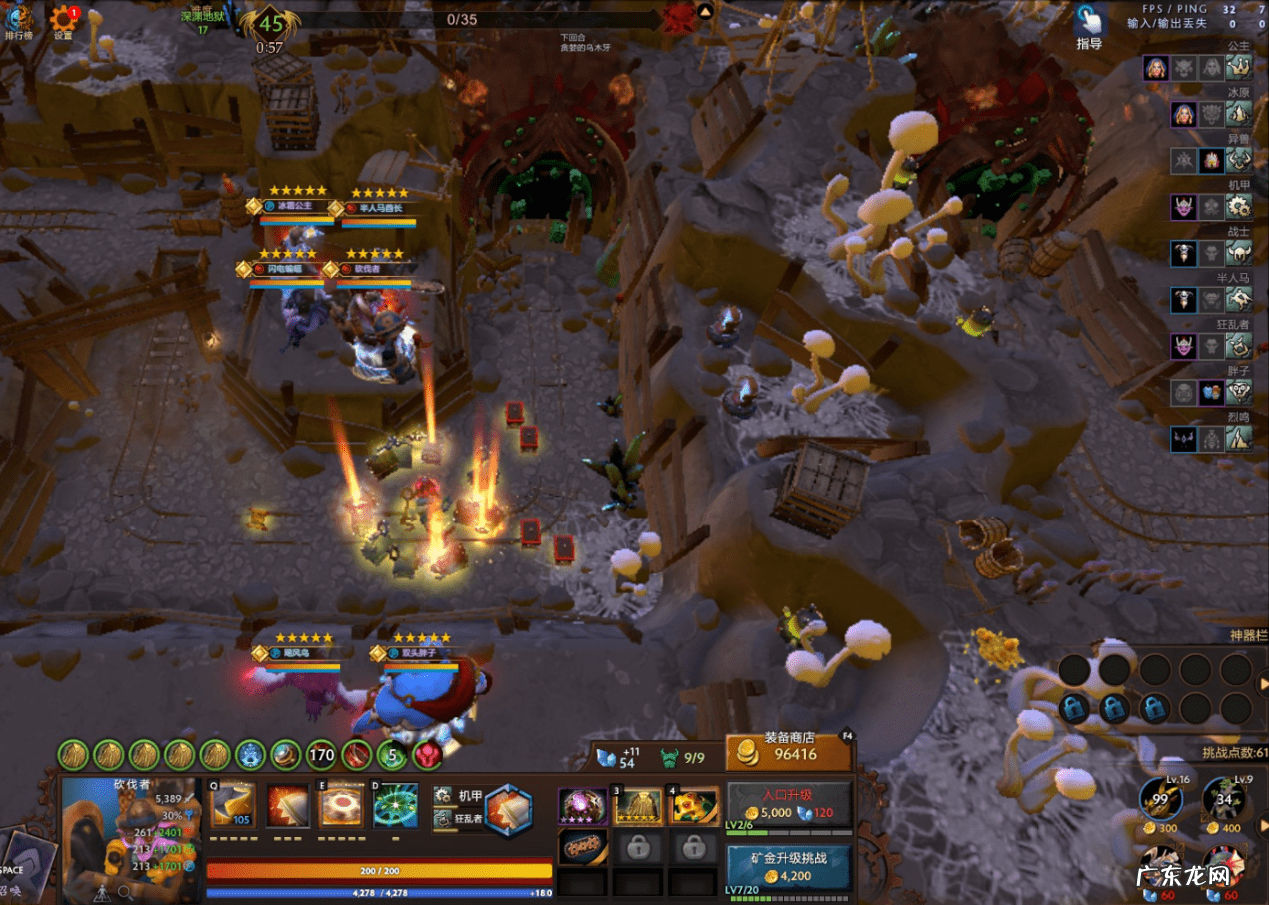Open the 指导 guide button

1089,26
